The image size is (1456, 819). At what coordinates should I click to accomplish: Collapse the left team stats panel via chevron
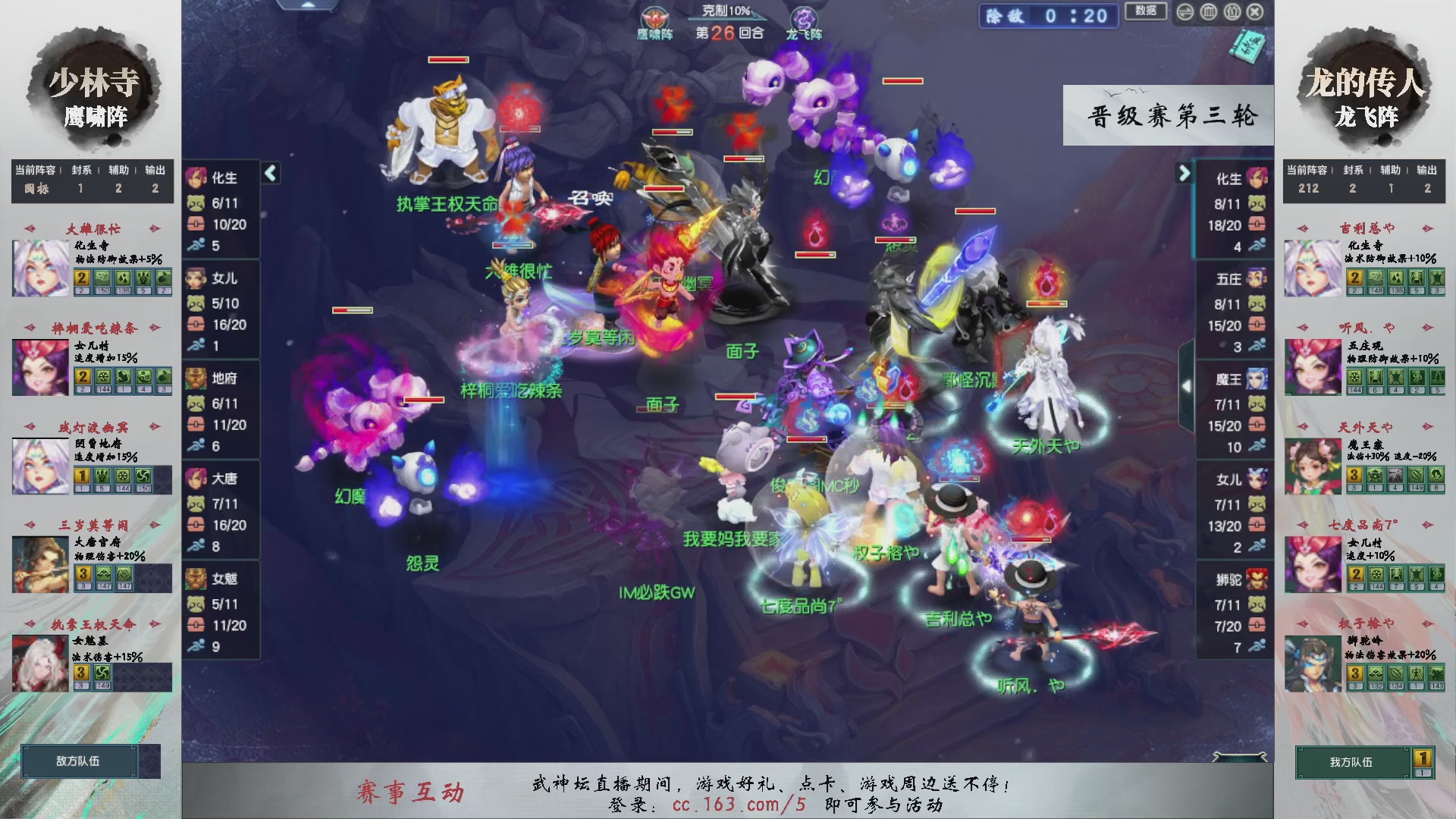pos(269,172)
